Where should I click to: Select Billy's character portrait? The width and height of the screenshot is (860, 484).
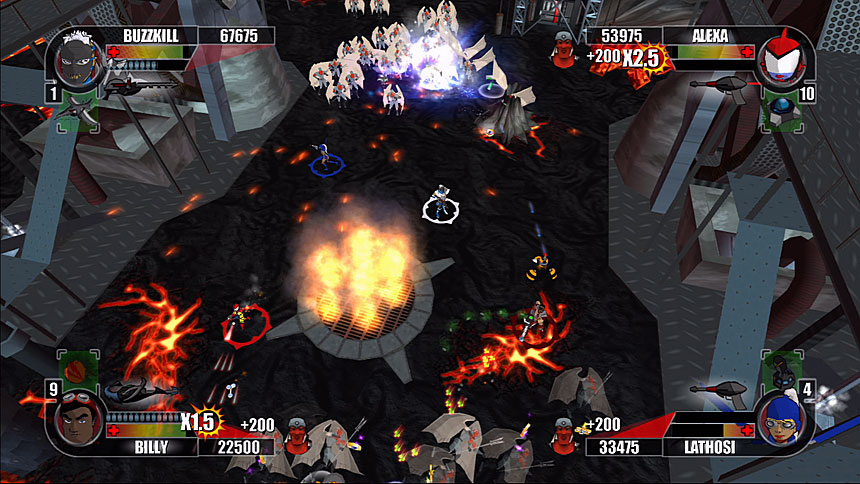(76, 421)
